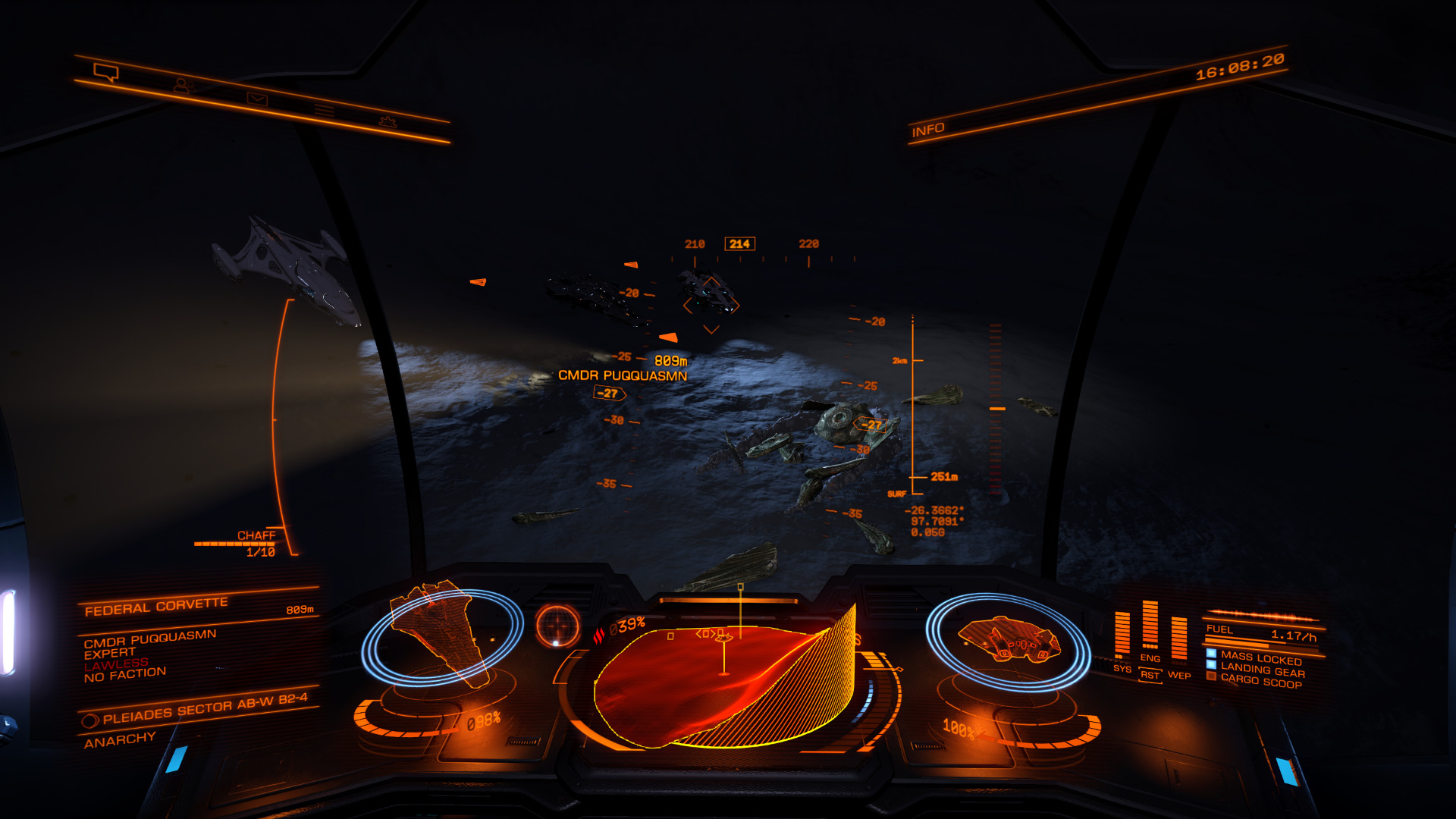
Task: Click the round compass navigation indicator
Action: [x=557, y=626]
